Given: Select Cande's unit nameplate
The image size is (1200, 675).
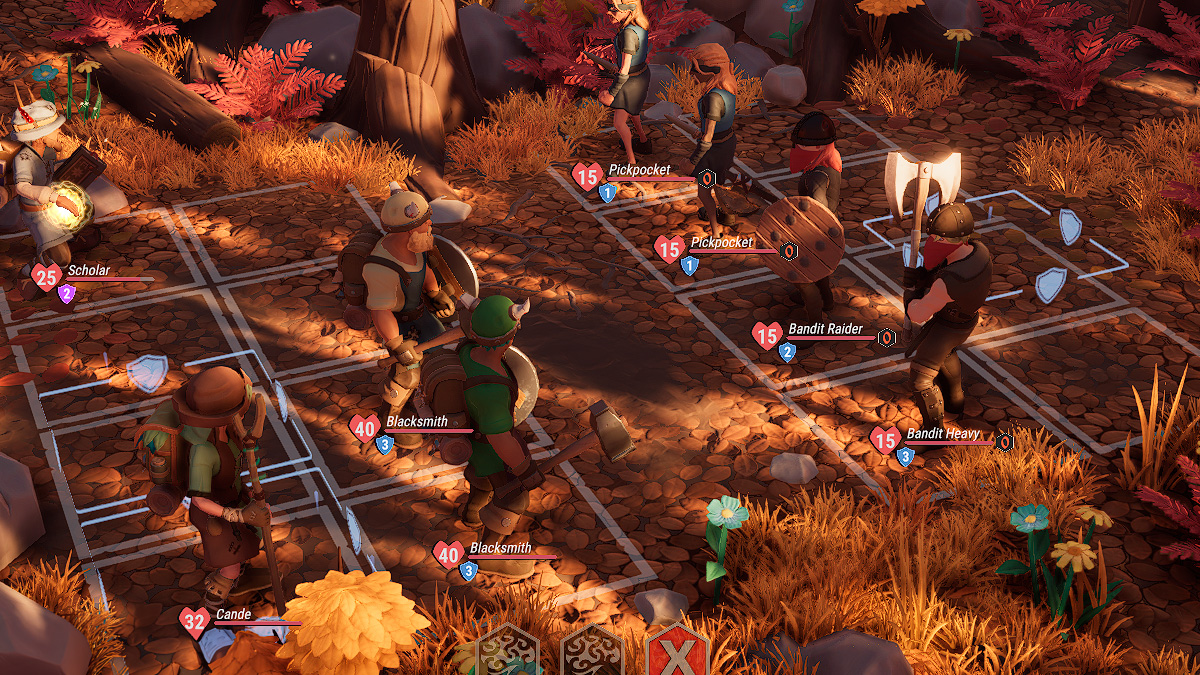Looking at the screenshot, I should click(232, 615).
